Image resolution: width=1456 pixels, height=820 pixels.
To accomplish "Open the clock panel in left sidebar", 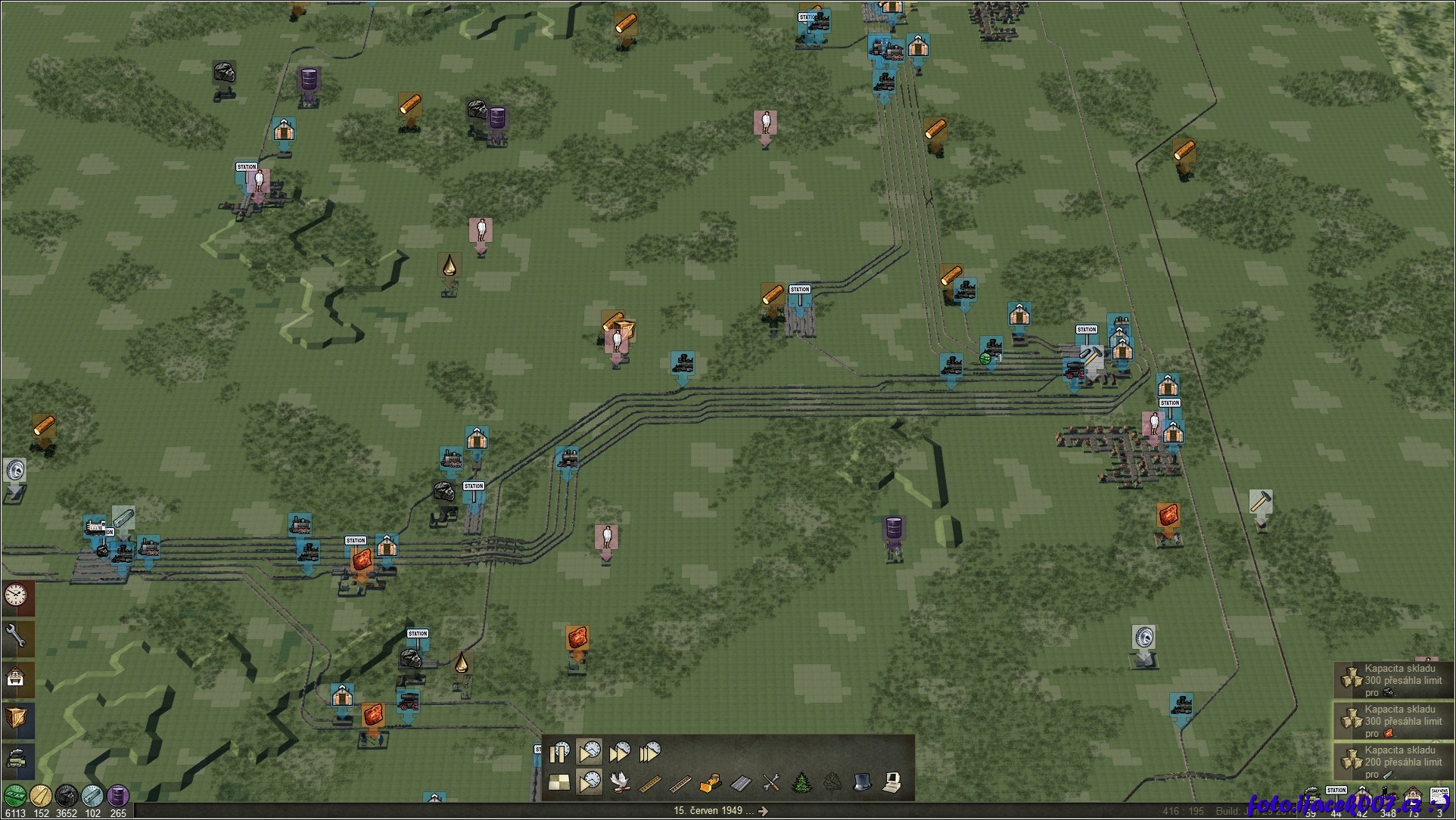I will pyautogui.click(x=16, y=597).
